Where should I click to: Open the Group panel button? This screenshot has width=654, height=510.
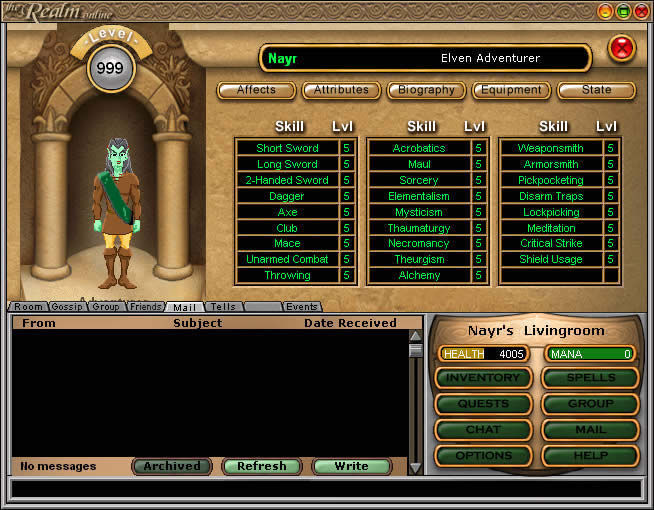click(x=591, y=404)
